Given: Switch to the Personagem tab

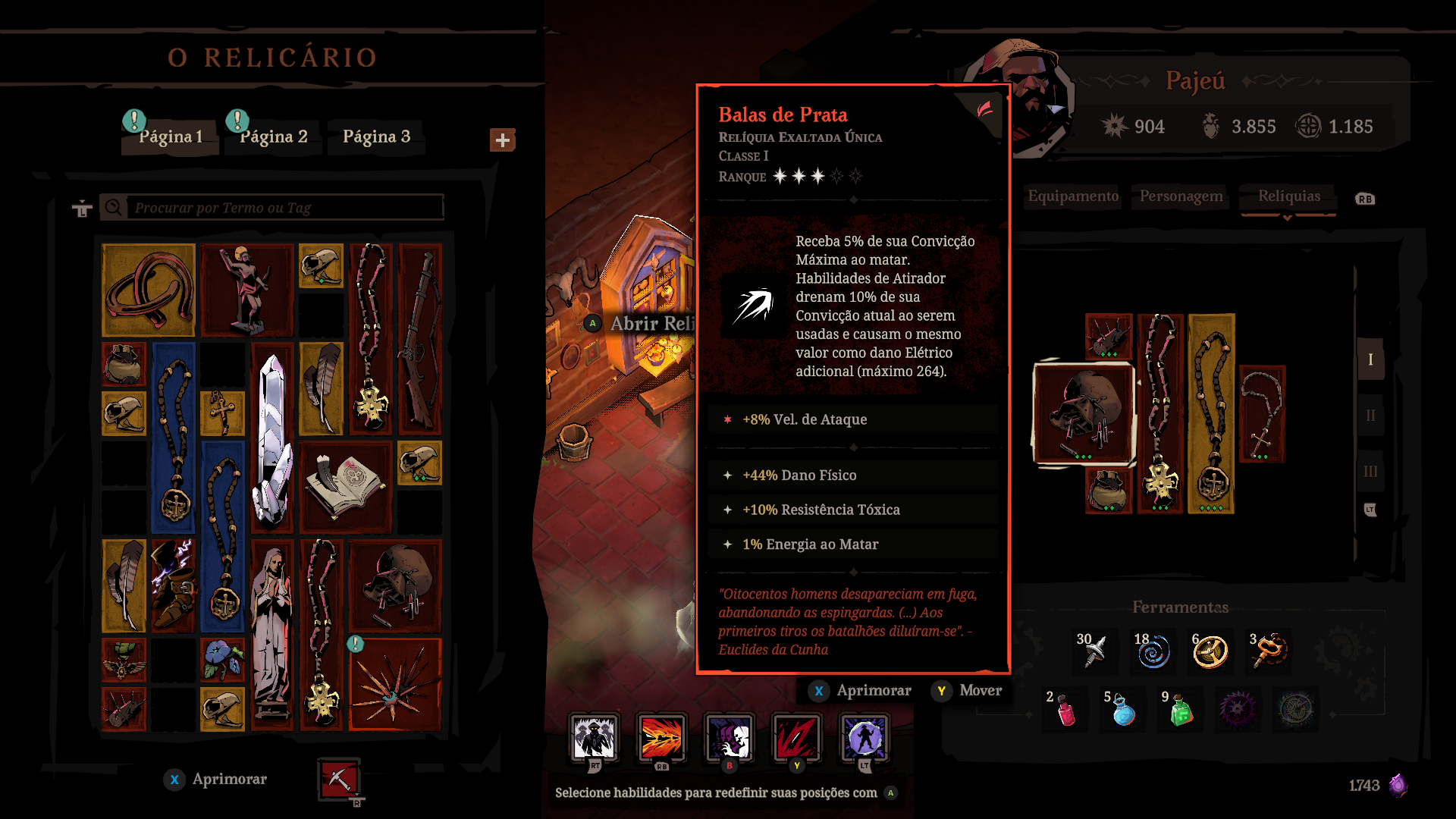Looking at the screenshot, I should coord(1181,196).
